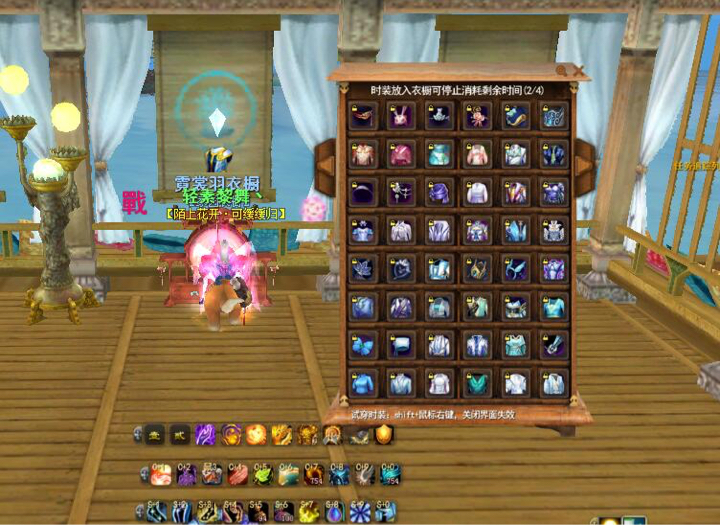Select the pink-red top in the wardrobe's second row
The image size is (720, 525).
[x=401, y=155]
